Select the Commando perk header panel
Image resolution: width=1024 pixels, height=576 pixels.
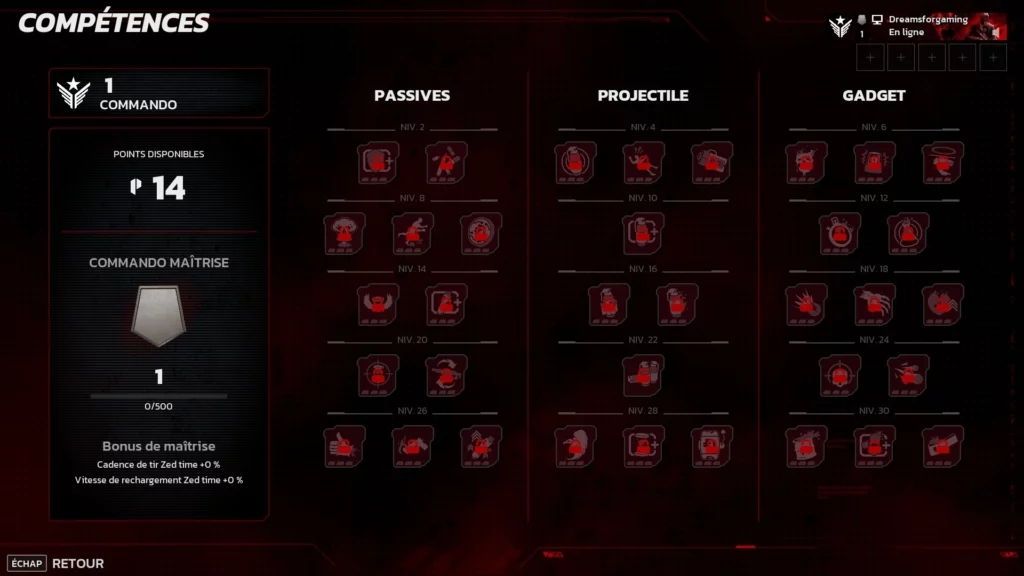pos(159,93)
